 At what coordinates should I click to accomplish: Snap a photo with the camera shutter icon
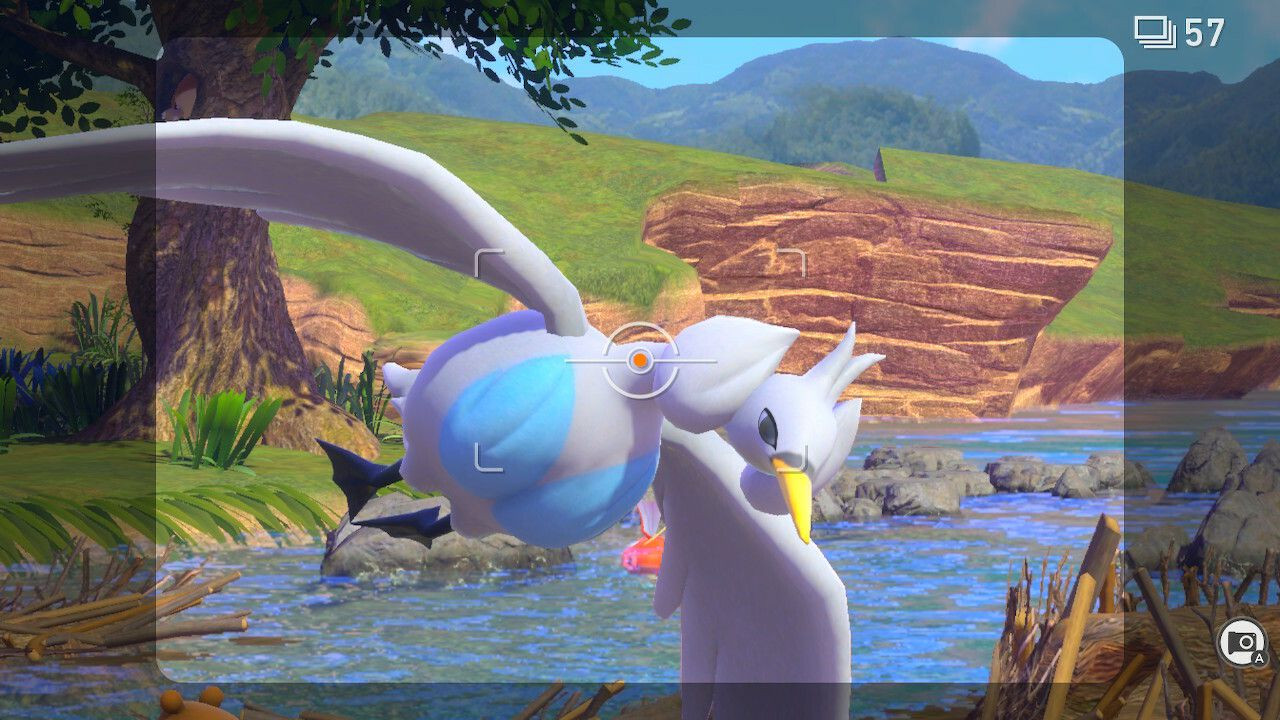[x=1241, y=642]
